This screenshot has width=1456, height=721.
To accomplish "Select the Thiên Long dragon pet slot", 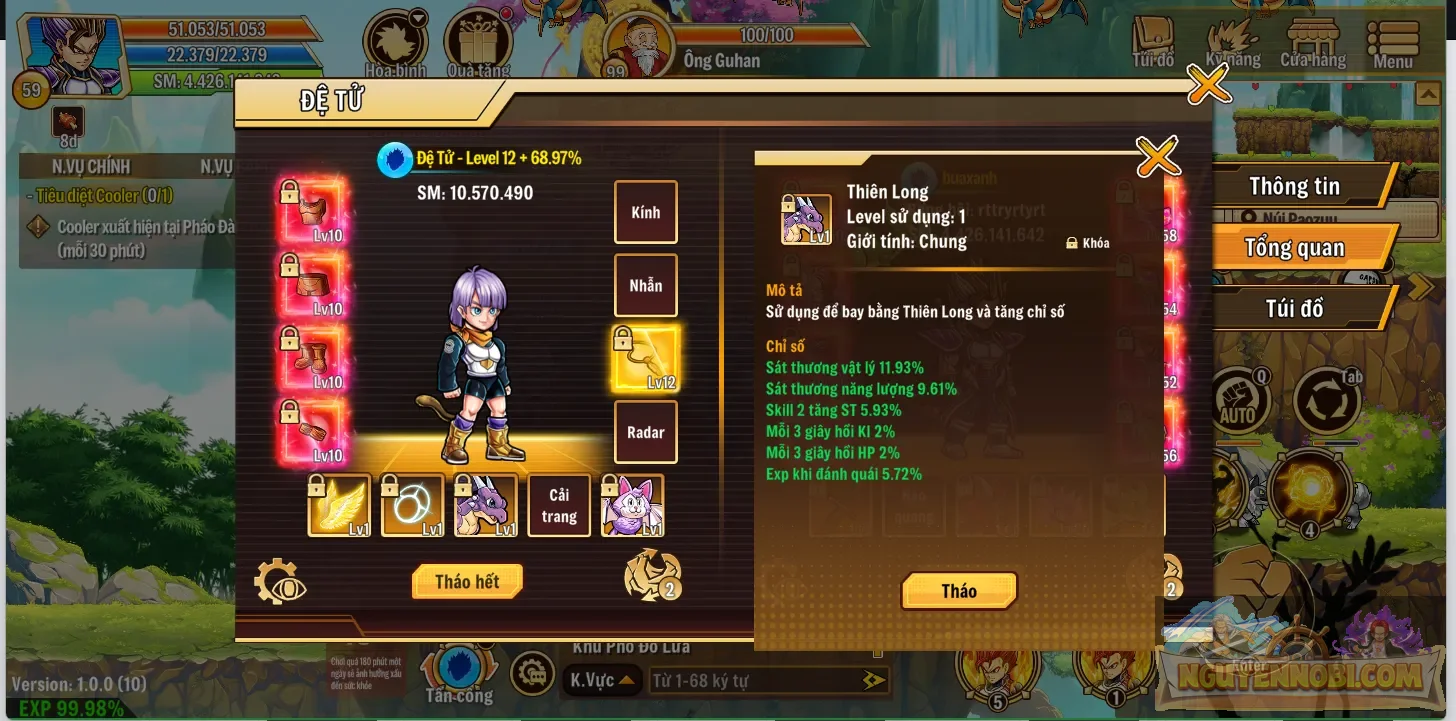I will (x=486, y=504).
